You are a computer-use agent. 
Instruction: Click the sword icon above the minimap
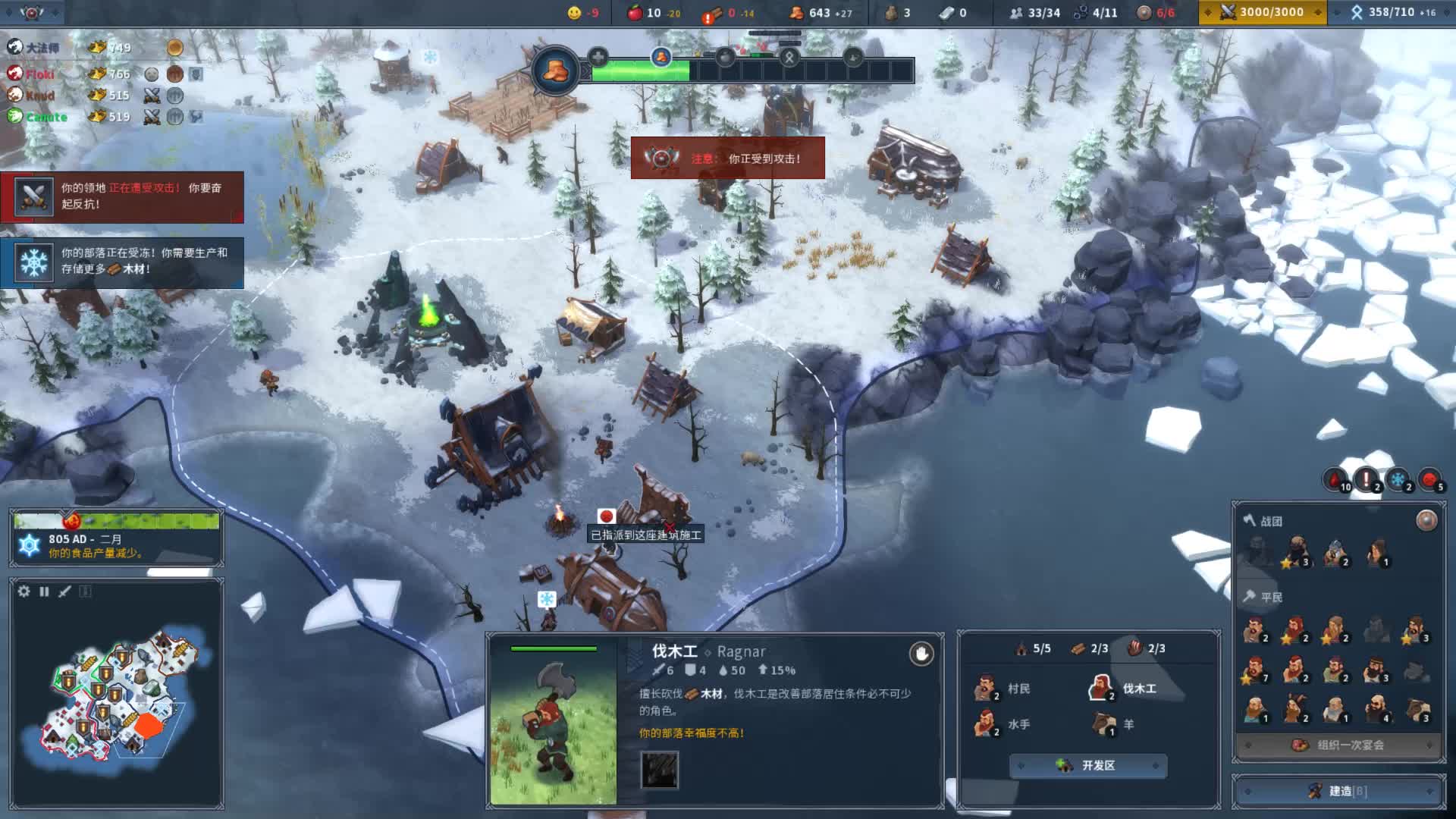pos(64,591)
